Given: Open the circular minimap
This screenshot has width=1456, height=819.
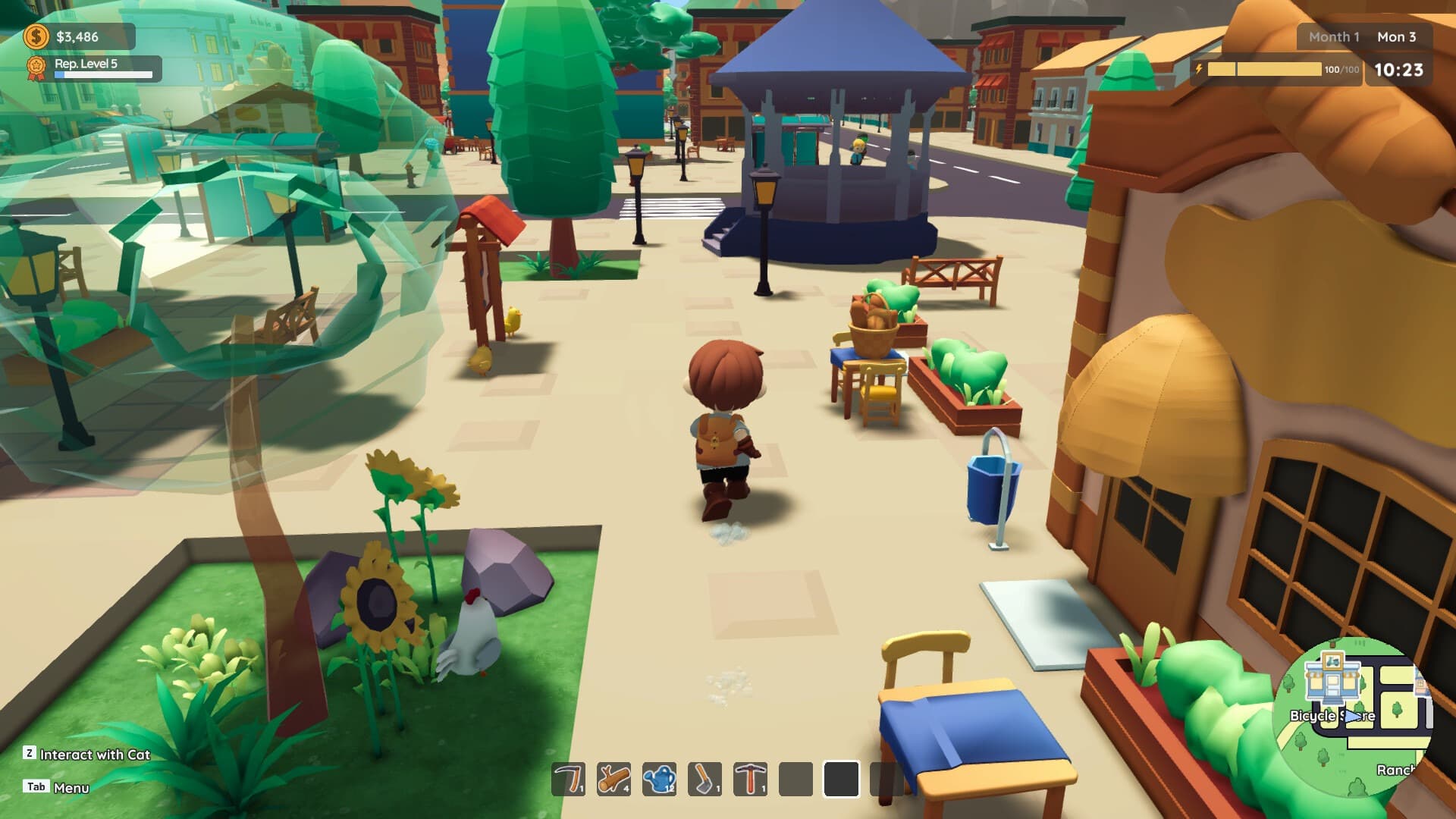Looking at the screenshot, I should tap(1353, 717).
